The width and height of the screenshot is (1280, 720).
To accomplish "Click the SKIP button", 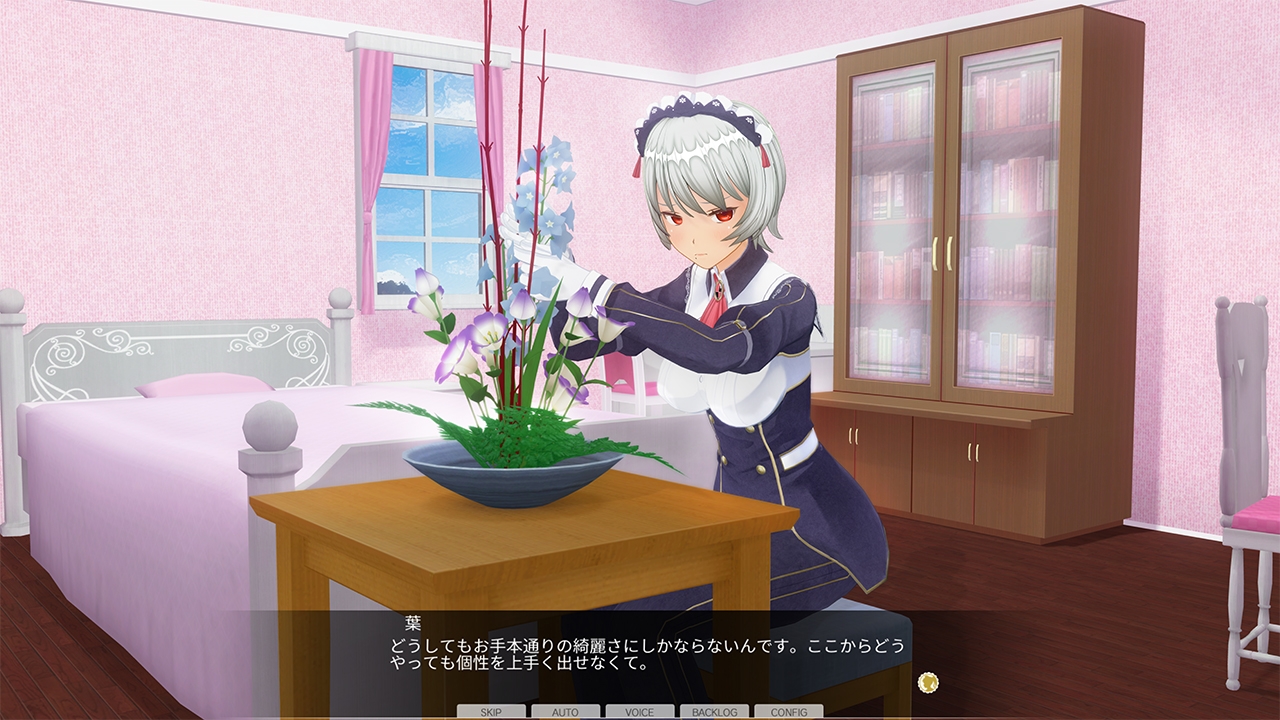I will (491, 712).
